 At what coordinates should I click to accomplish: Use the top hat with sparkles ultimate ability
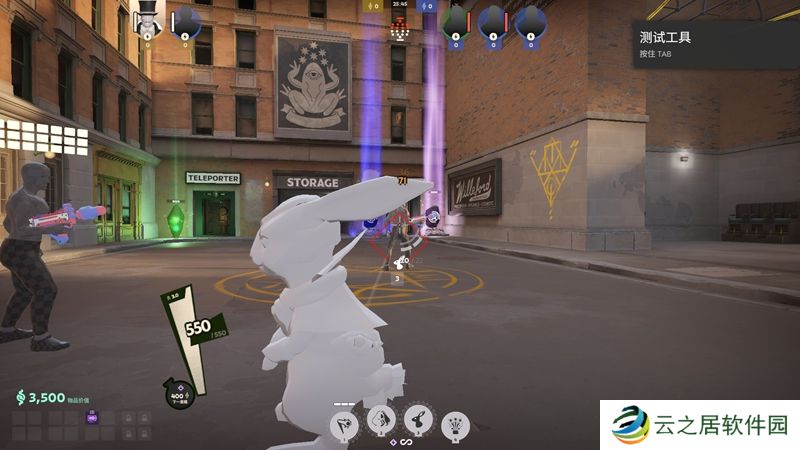click(x=455, y=424)
